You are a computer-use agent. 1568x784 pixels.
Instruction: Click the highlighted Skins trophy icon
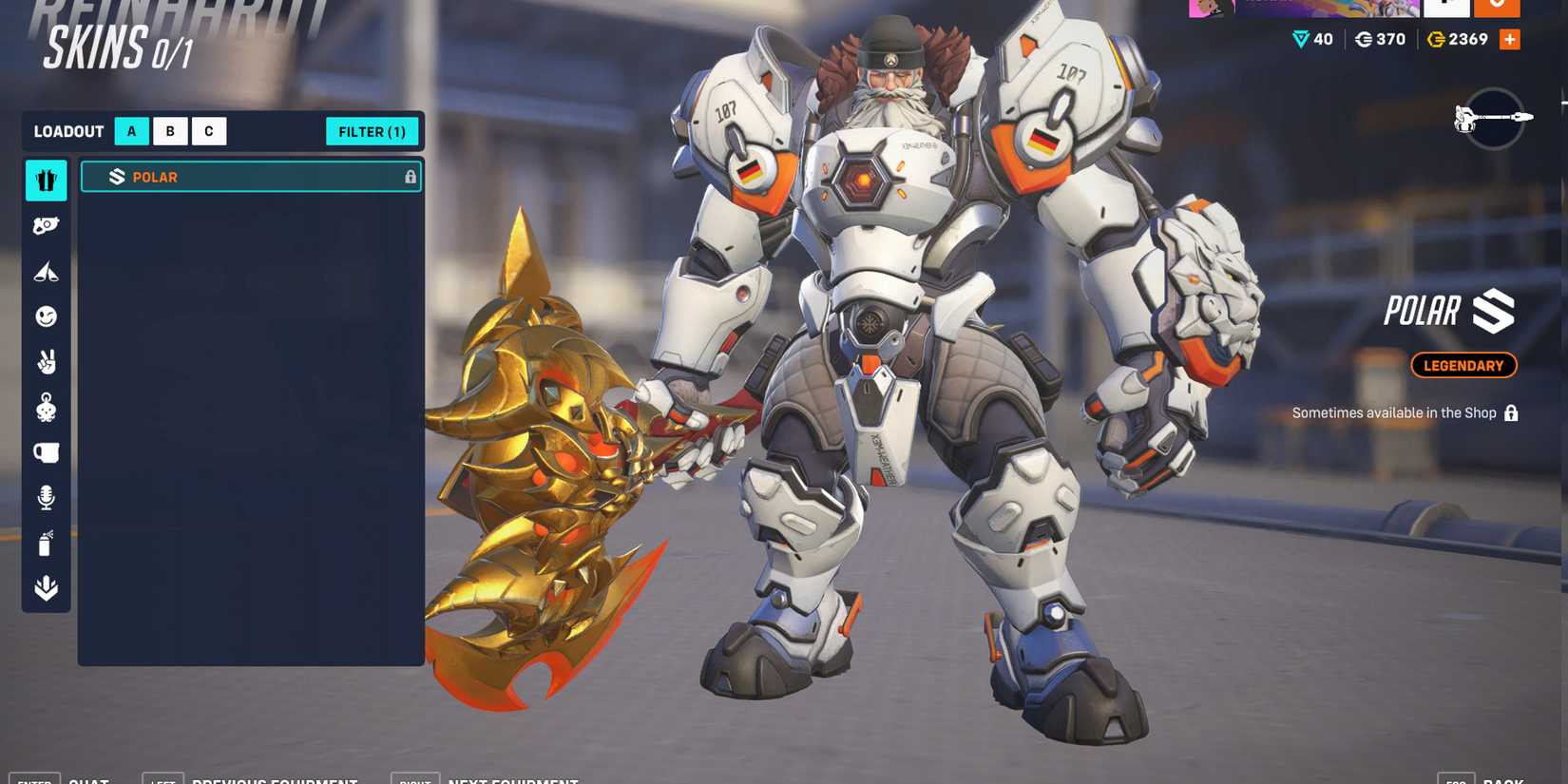[45, 181]
